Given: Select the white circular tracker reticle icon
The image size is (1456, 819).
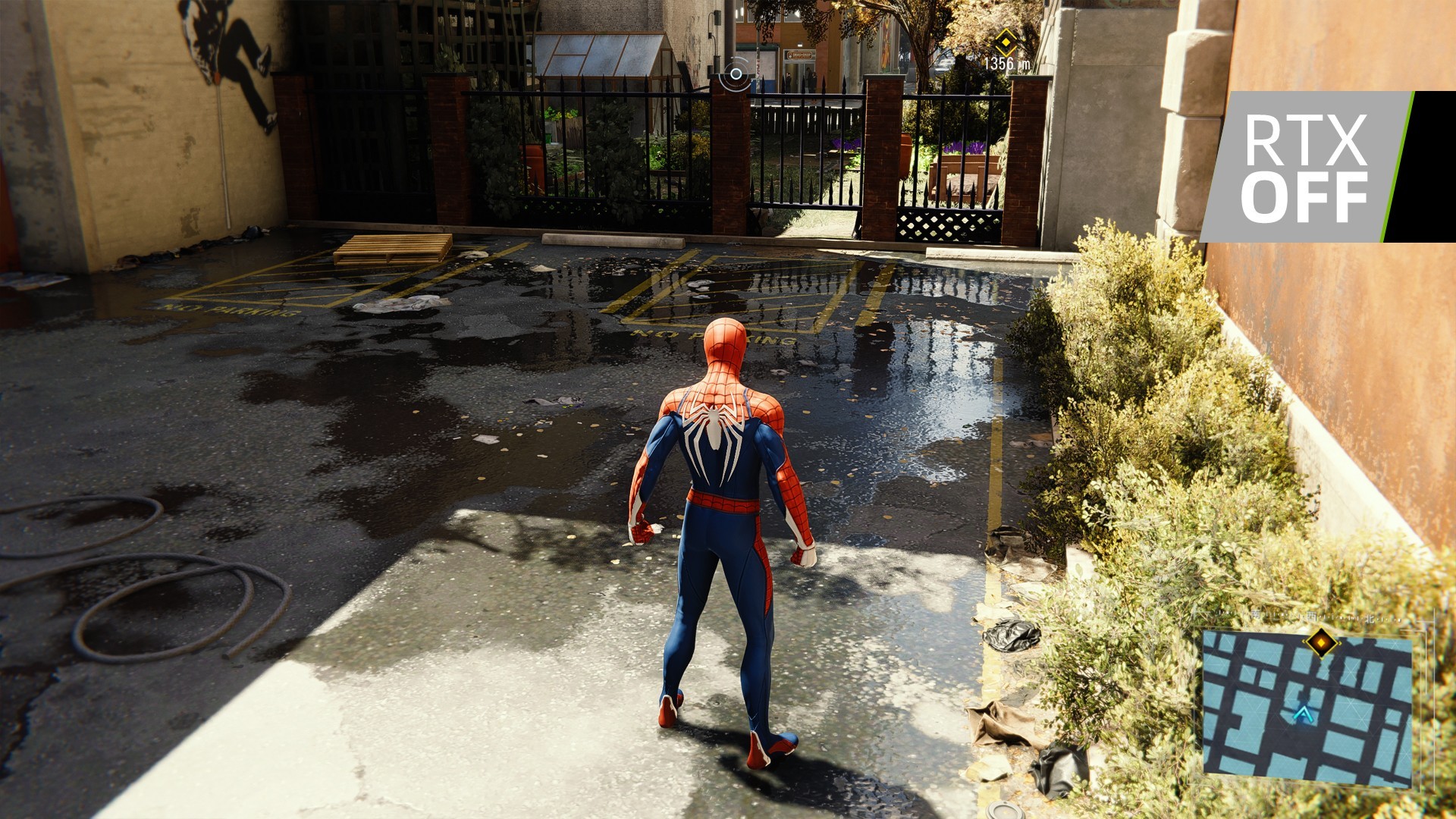Looking at the screenshot, I should pyautogui.click(x=736, y=74).
